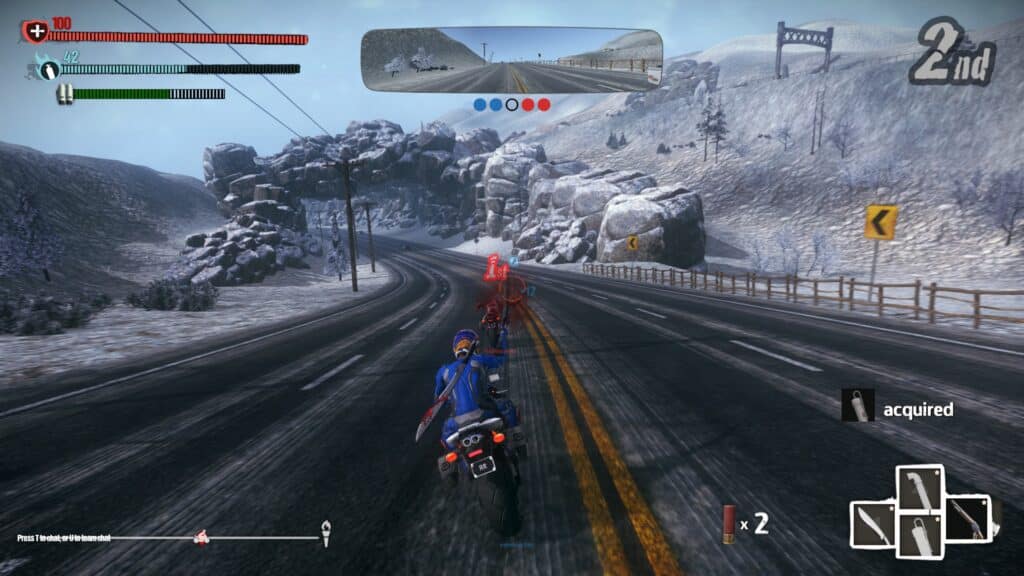Click the torch finish icon on progress bar
Screen dimensions: 1024x576
(325, 534)
